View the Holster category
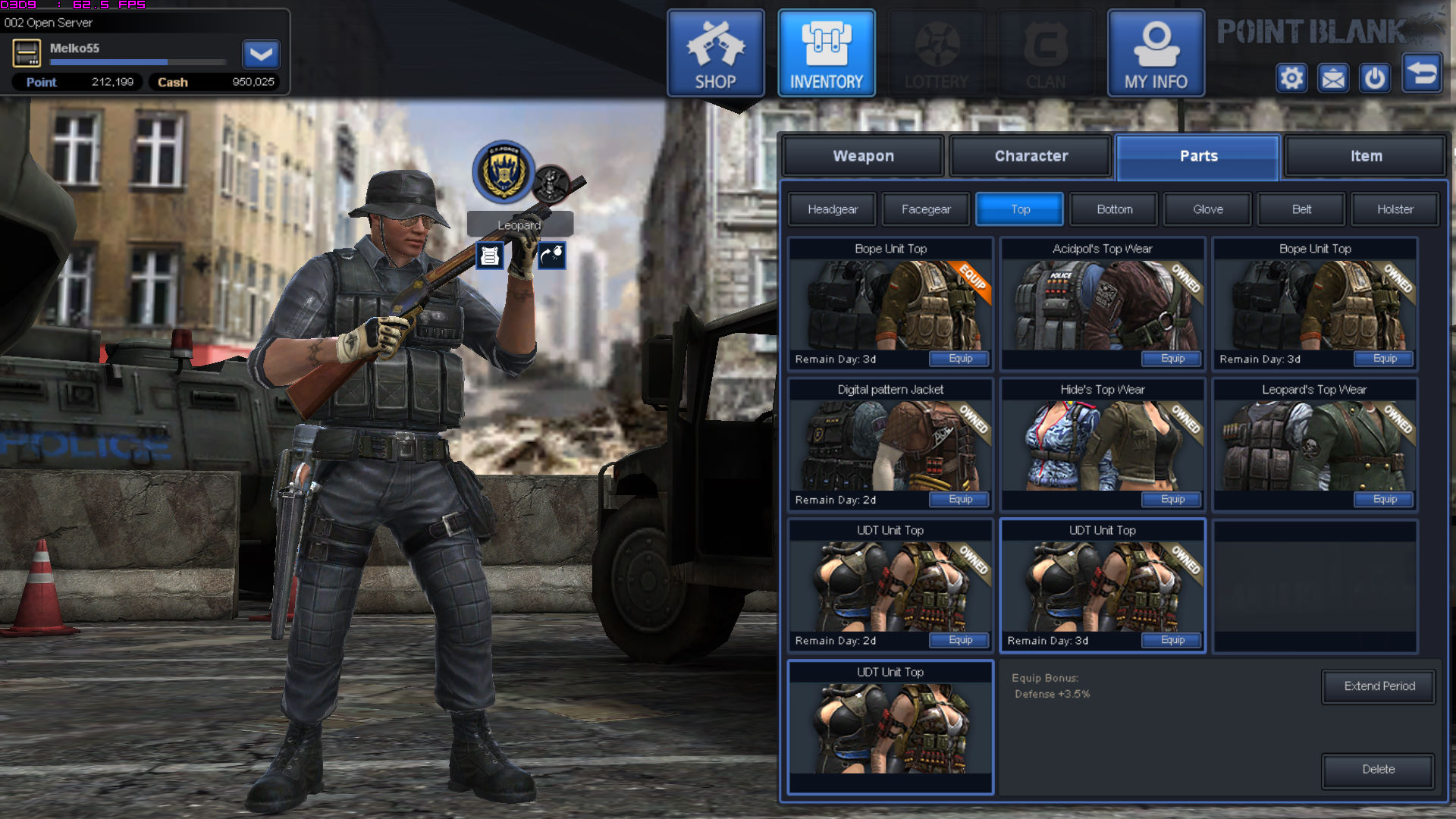The image size is (1456, 819). click(1395, 209)
